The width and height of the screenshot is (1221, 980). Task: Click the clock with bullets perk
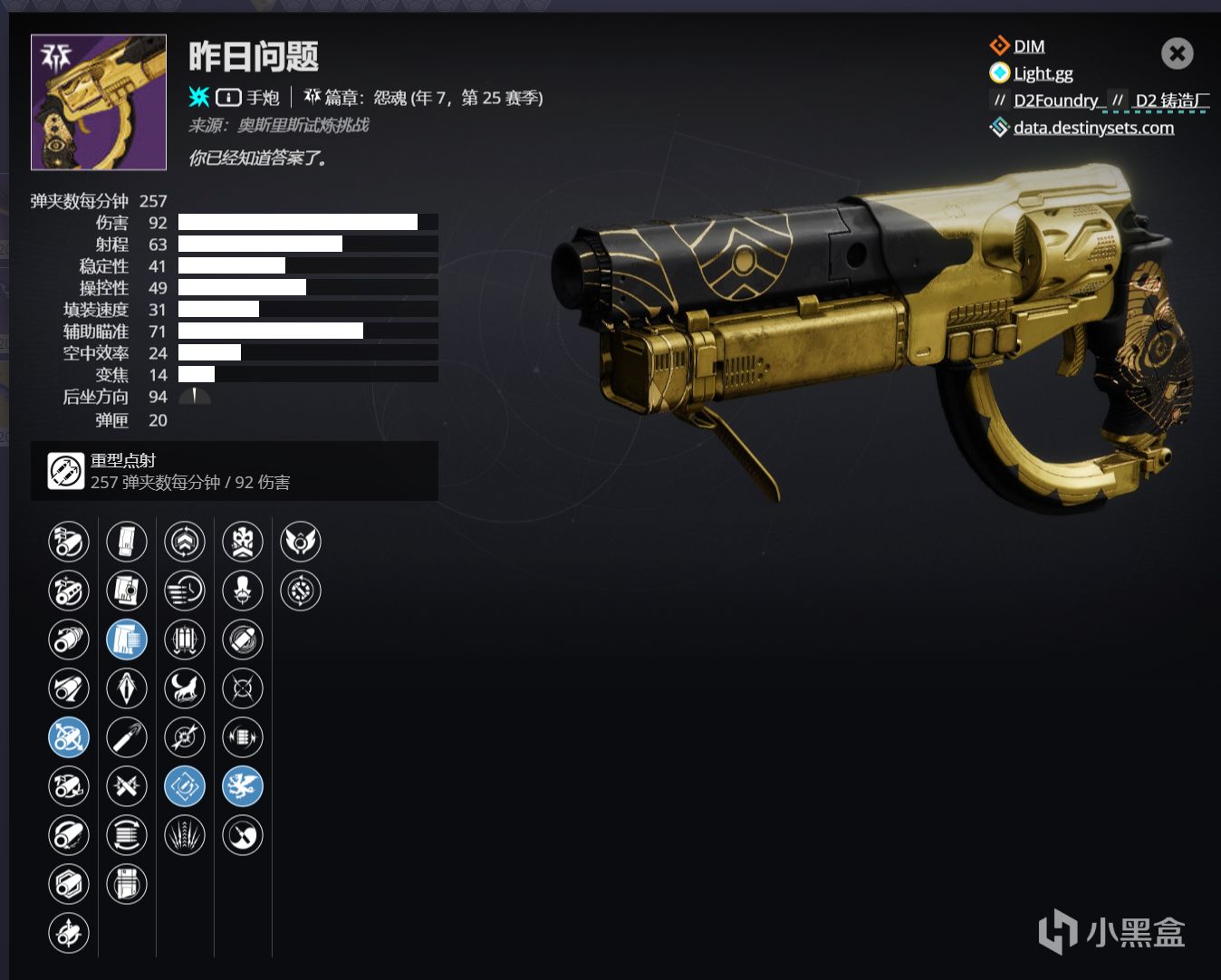coord(185,591)
